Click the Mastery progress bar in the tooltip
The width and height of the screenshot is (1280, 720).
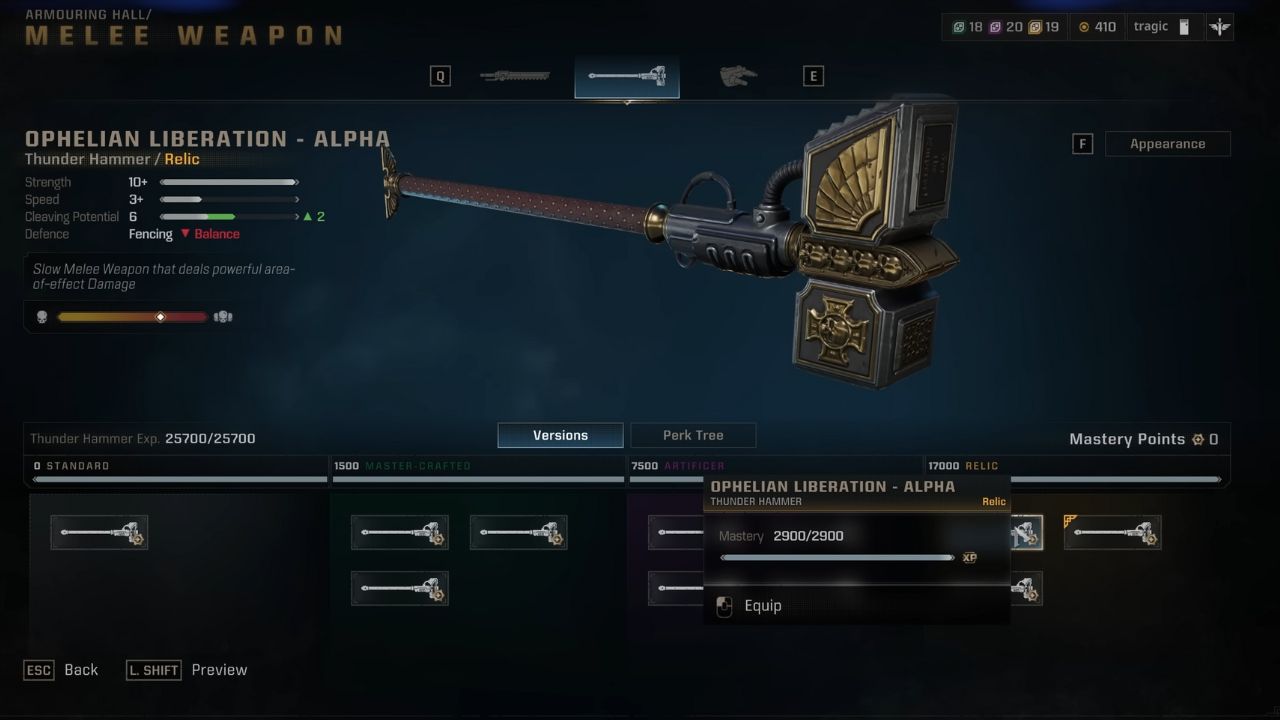[x=840, y=557]
